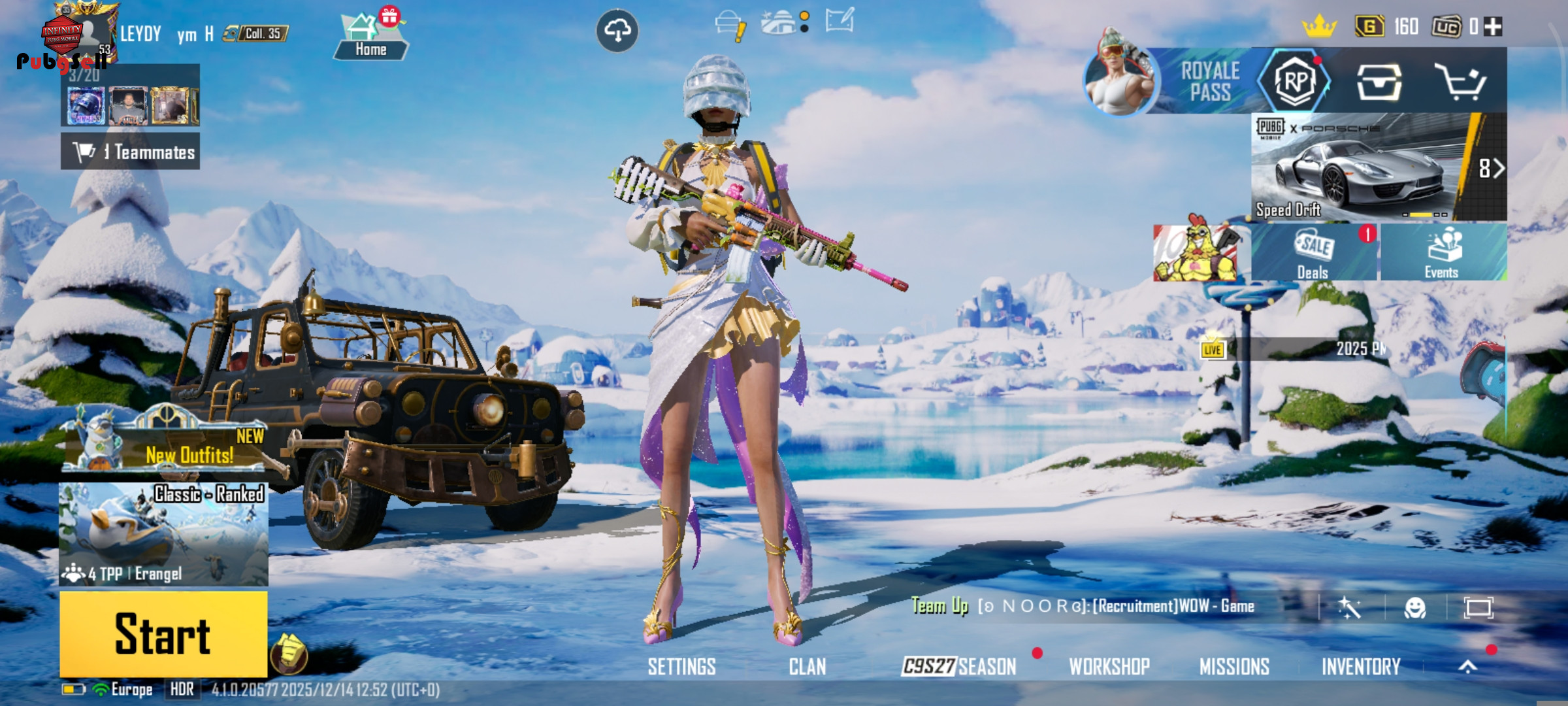Open the Royale Pass RP icon
The image size is (1568, 706).
1295,82
